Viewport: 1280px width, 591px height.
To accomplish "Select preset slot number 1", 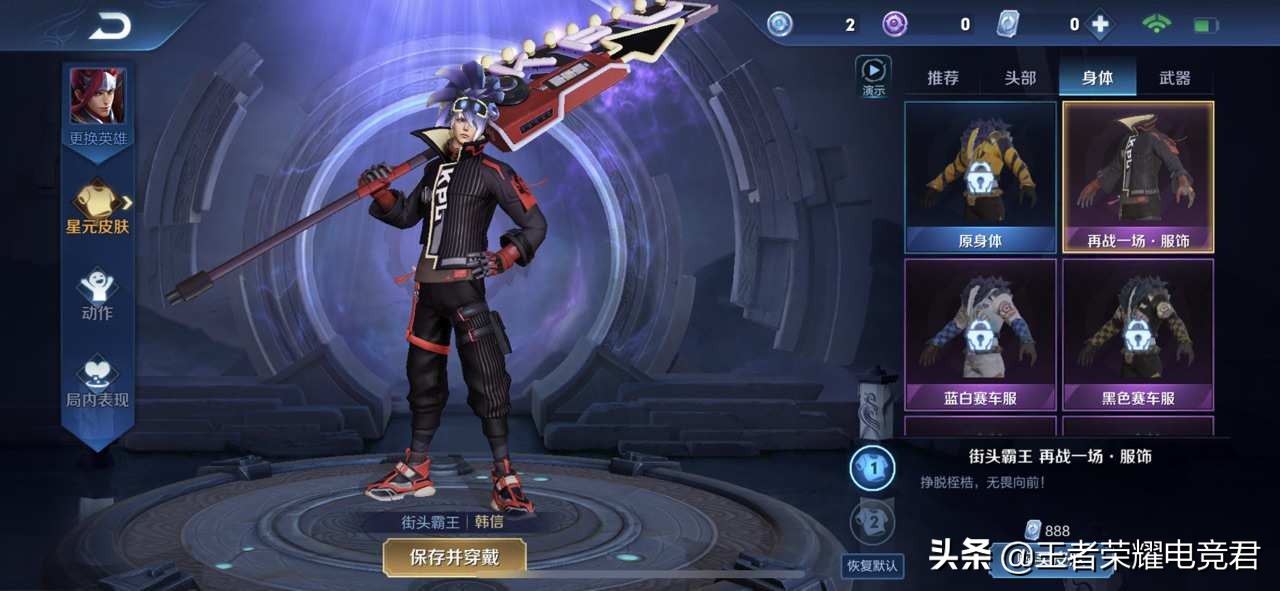I will tap(872, 467).
